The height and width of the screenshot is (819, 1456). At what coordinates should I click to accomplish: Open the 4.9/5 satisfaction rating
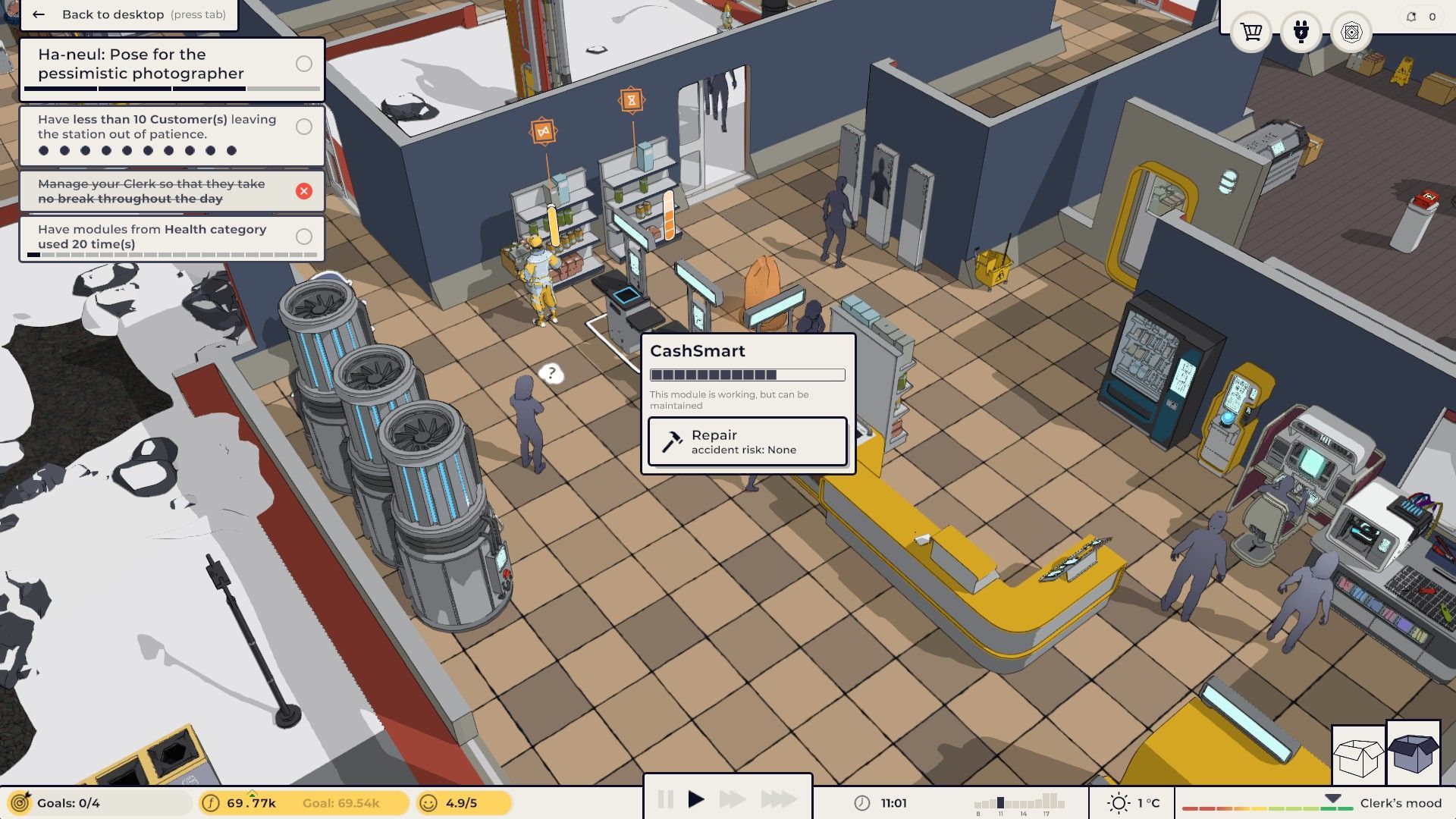[461, 803]
